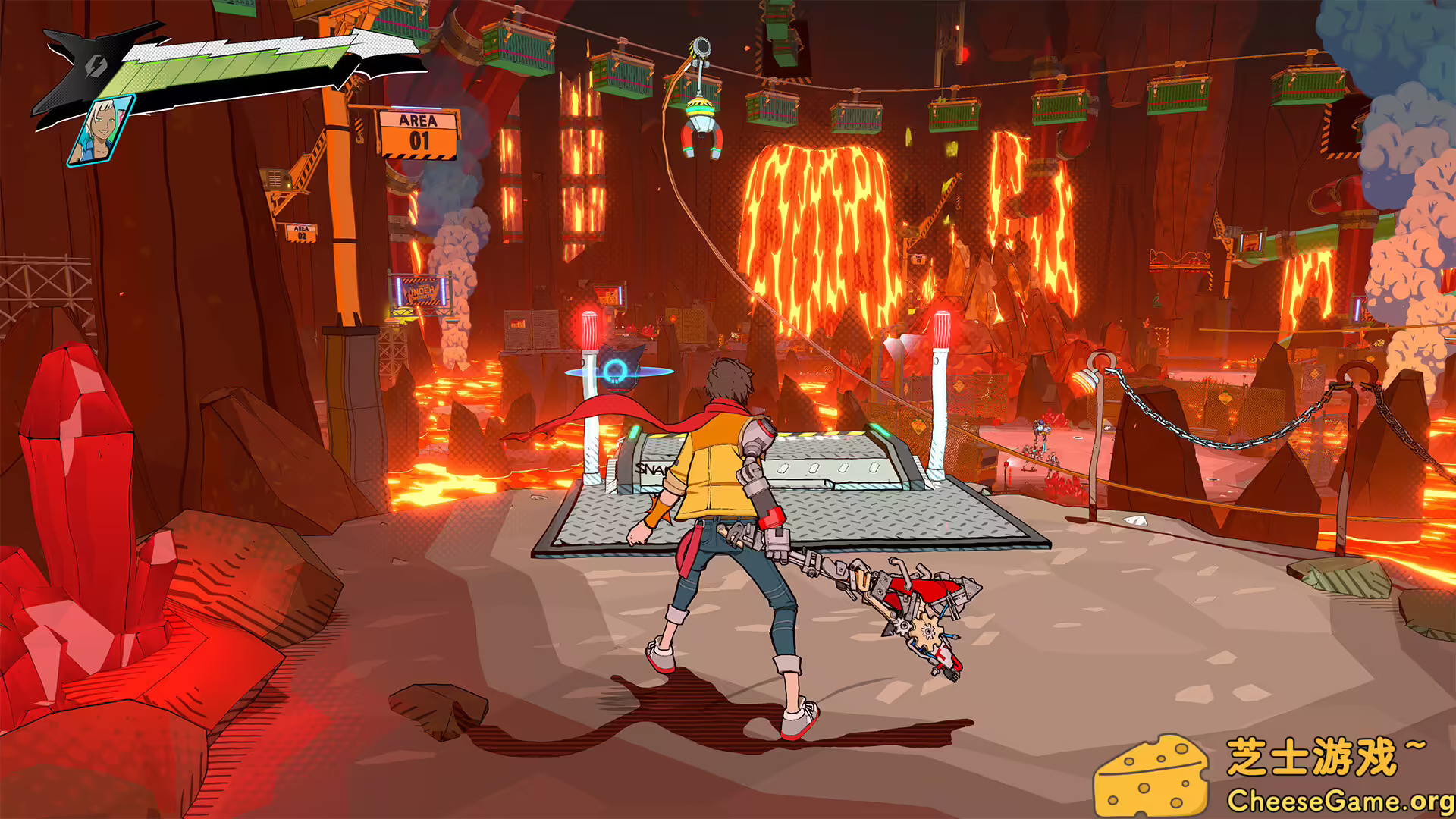Click the red beacon atop the right pole

[x=943, y=328]
